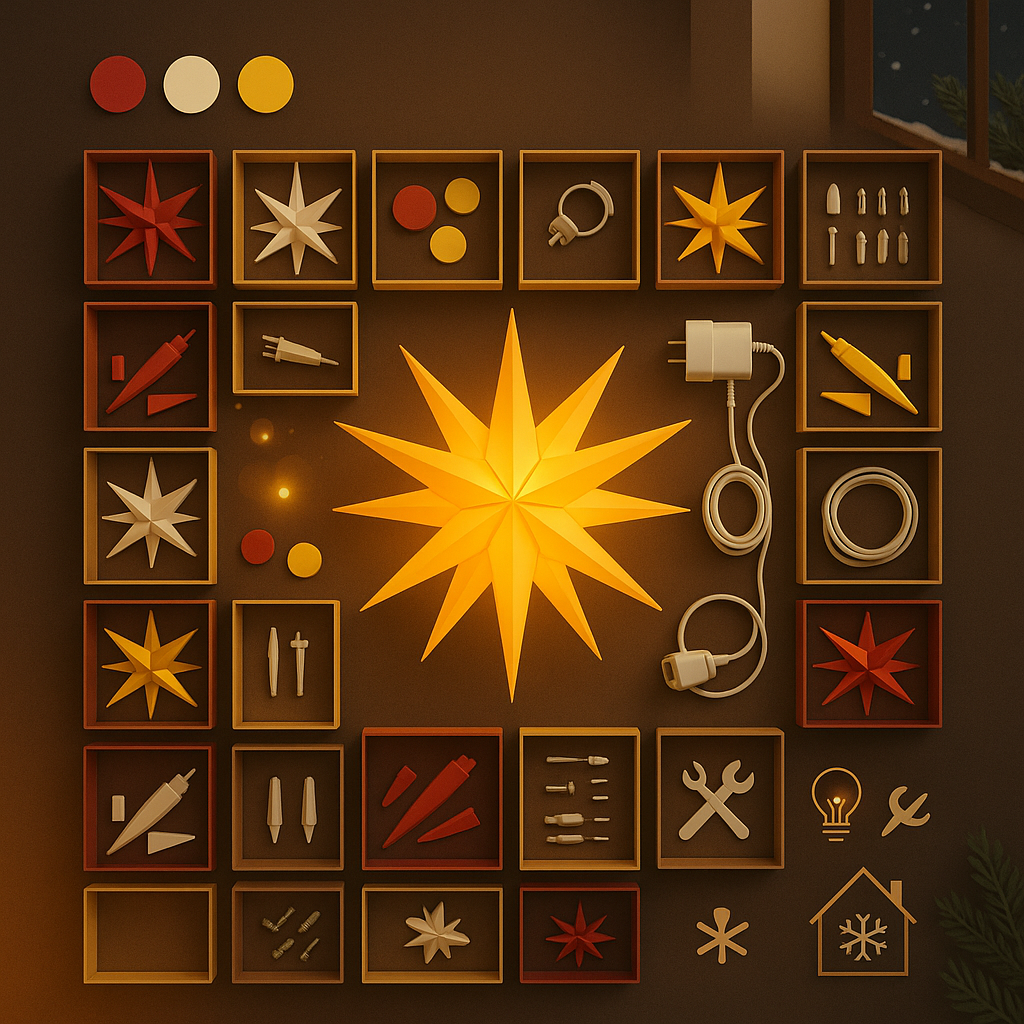The height and width of the screenshot is (1024, 1024).
Task: Select the coiled cable slot
Action: (868, 515)
